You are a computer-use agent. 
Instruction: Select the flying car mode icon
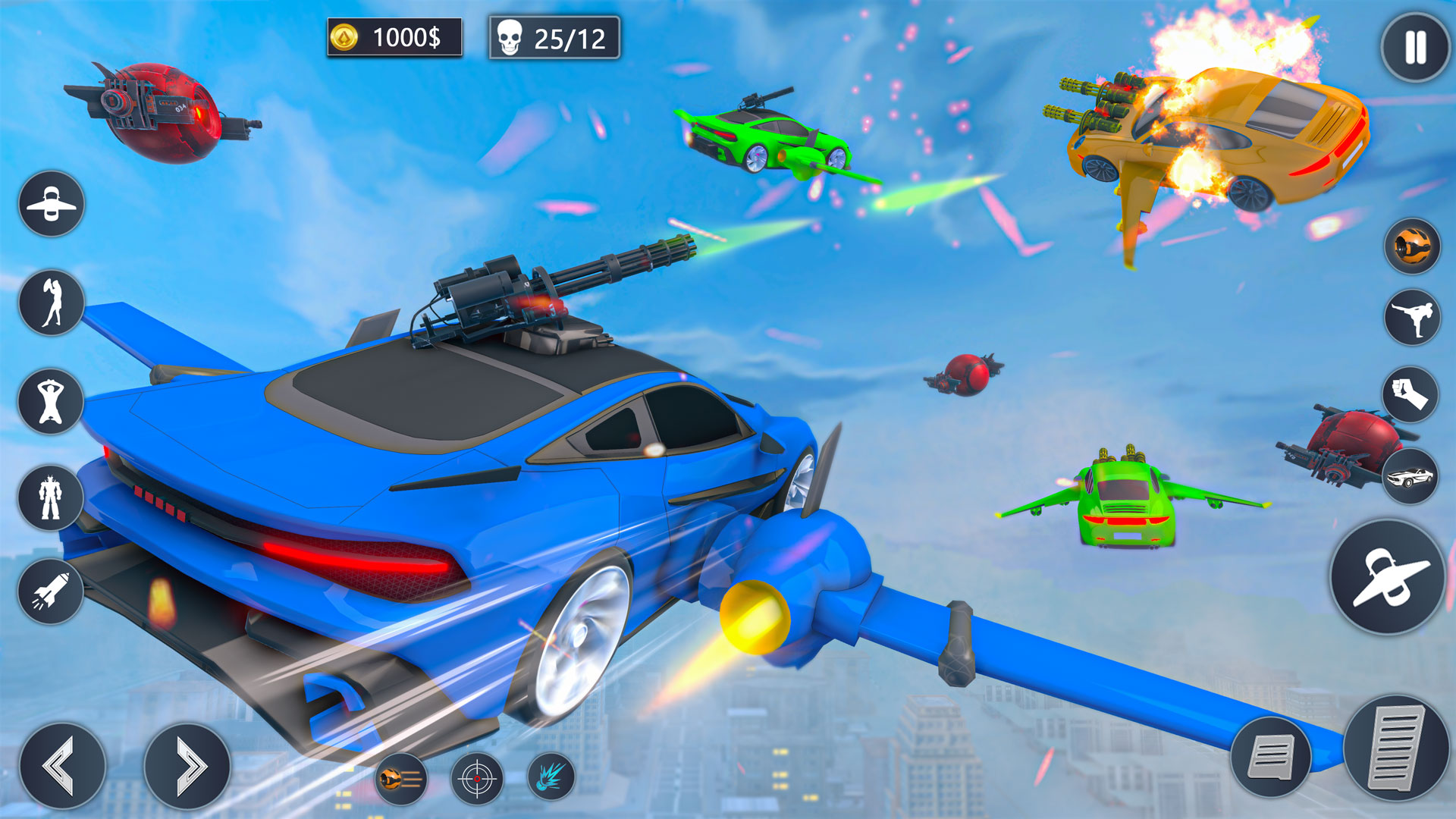click(50, 205)
